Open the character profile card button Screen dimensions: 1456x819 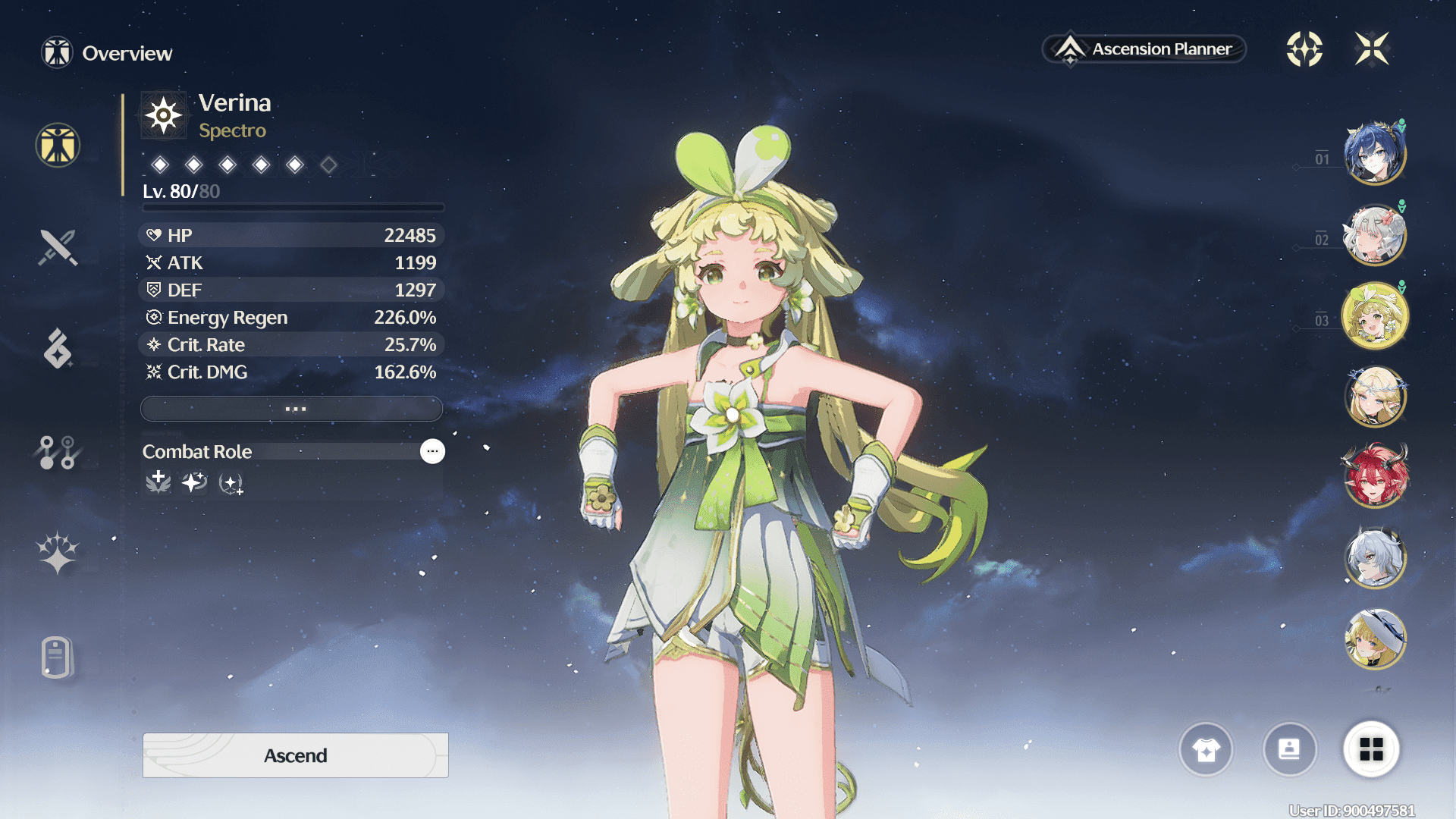[x=1289, y=750]
